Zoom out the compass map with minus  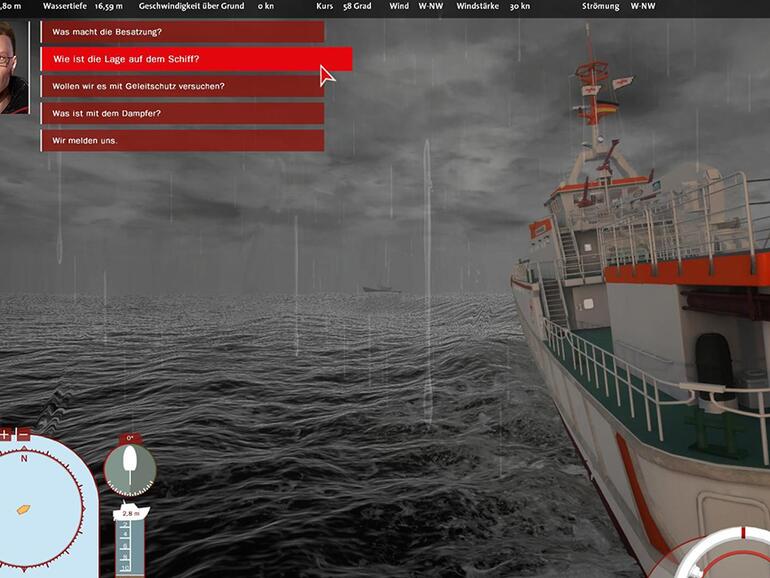23,435
